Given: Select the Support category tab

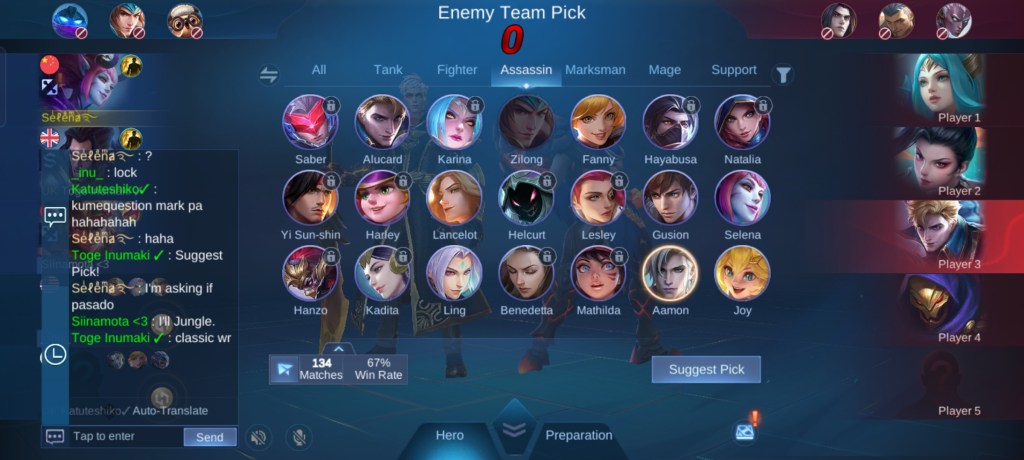Looking at the screenshot, I should (733, 70).
